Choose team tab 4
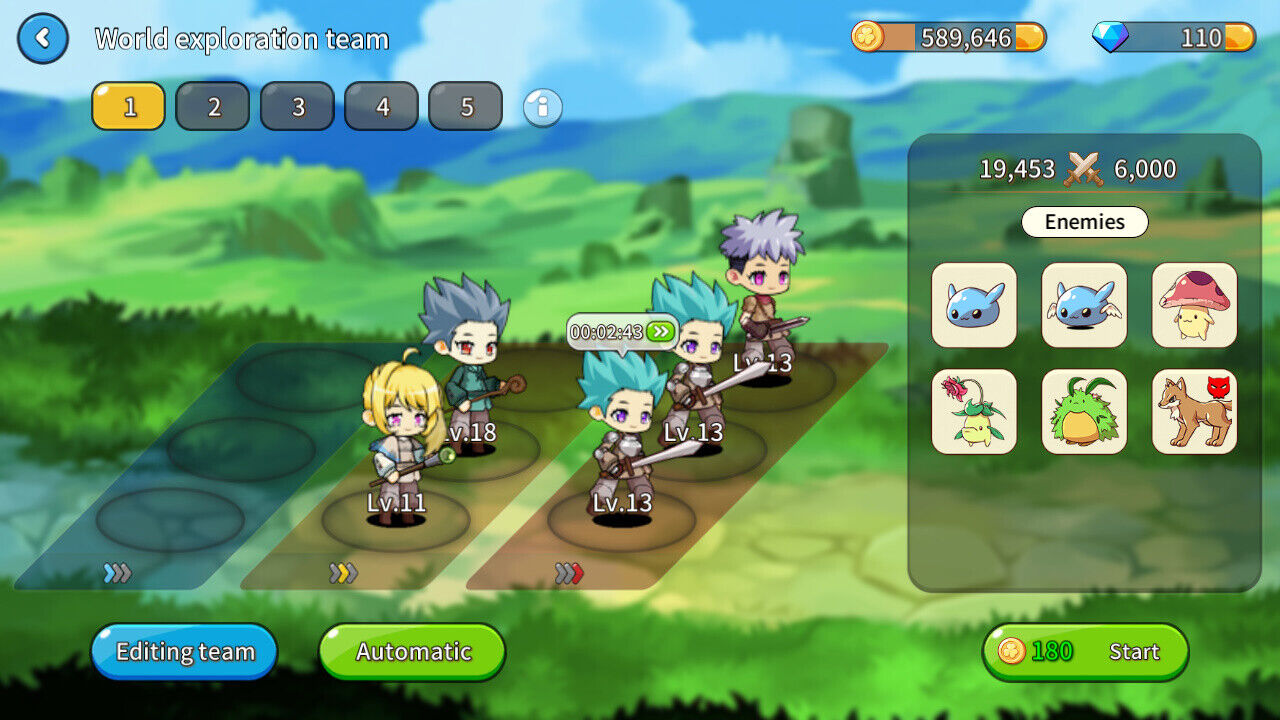The height and width of the screenshot is (720, 1280). (x=382, y=106)
